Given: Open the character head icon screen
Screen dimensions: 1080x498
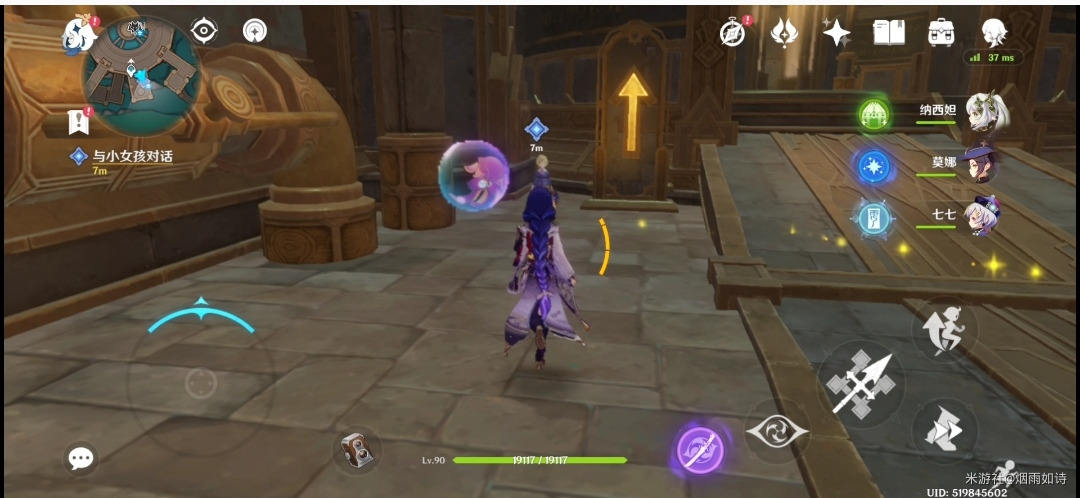Looking at the screenshot, I should pos(993,32).
